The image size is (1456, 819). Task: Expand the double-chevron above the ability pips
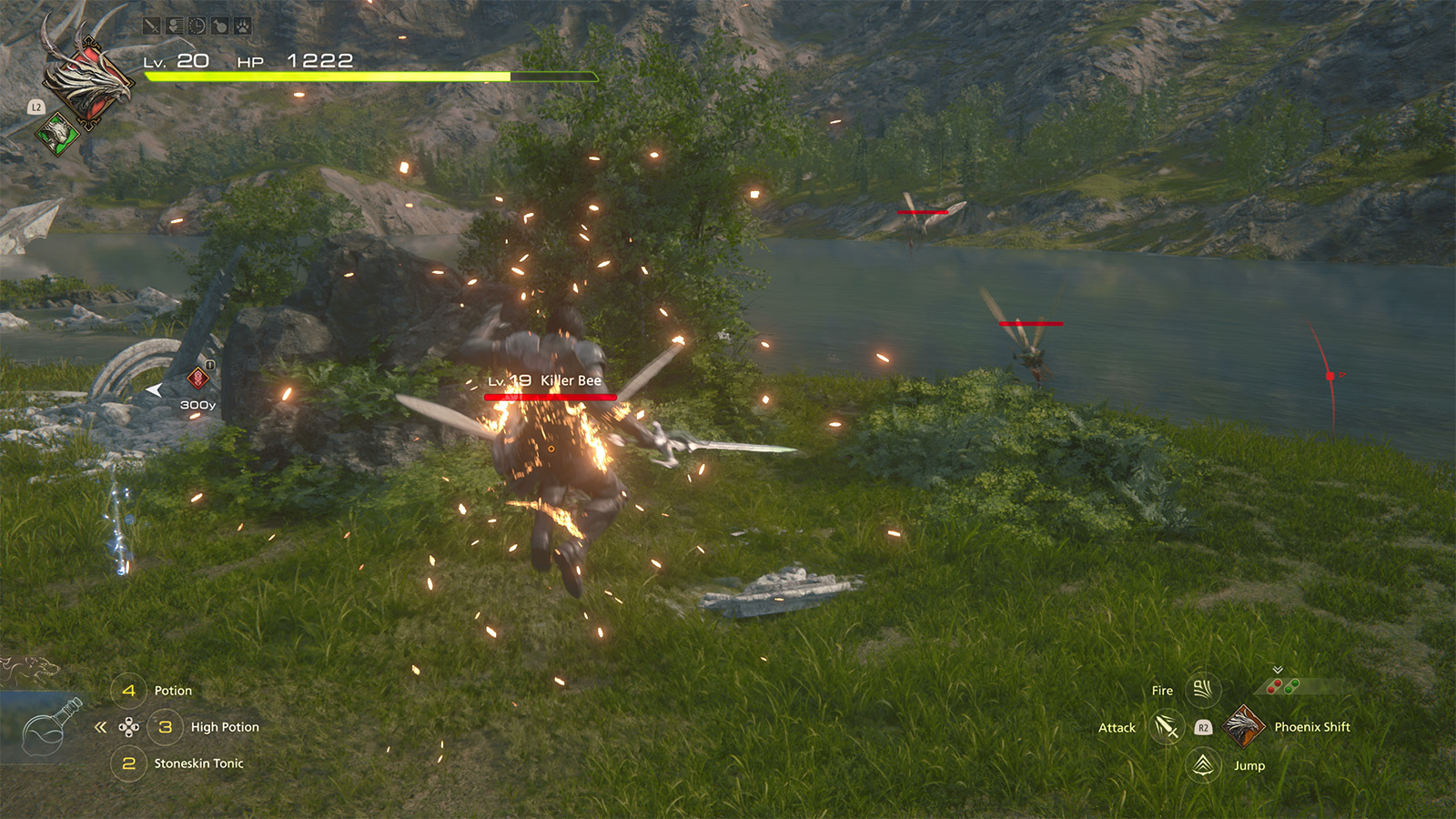(1277, 669)
